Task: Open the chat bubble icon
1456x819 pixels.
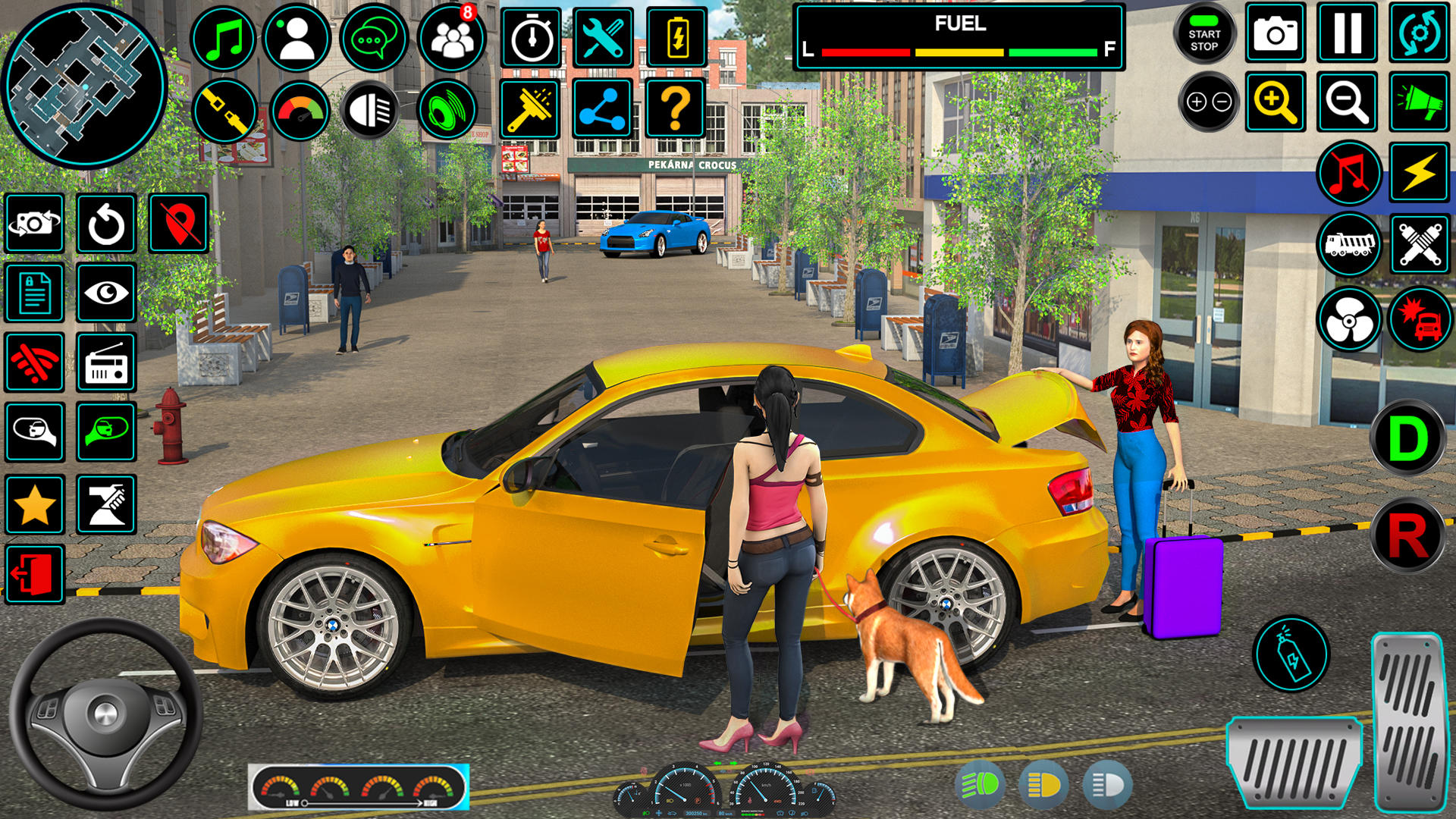Action: pos(373,38)
